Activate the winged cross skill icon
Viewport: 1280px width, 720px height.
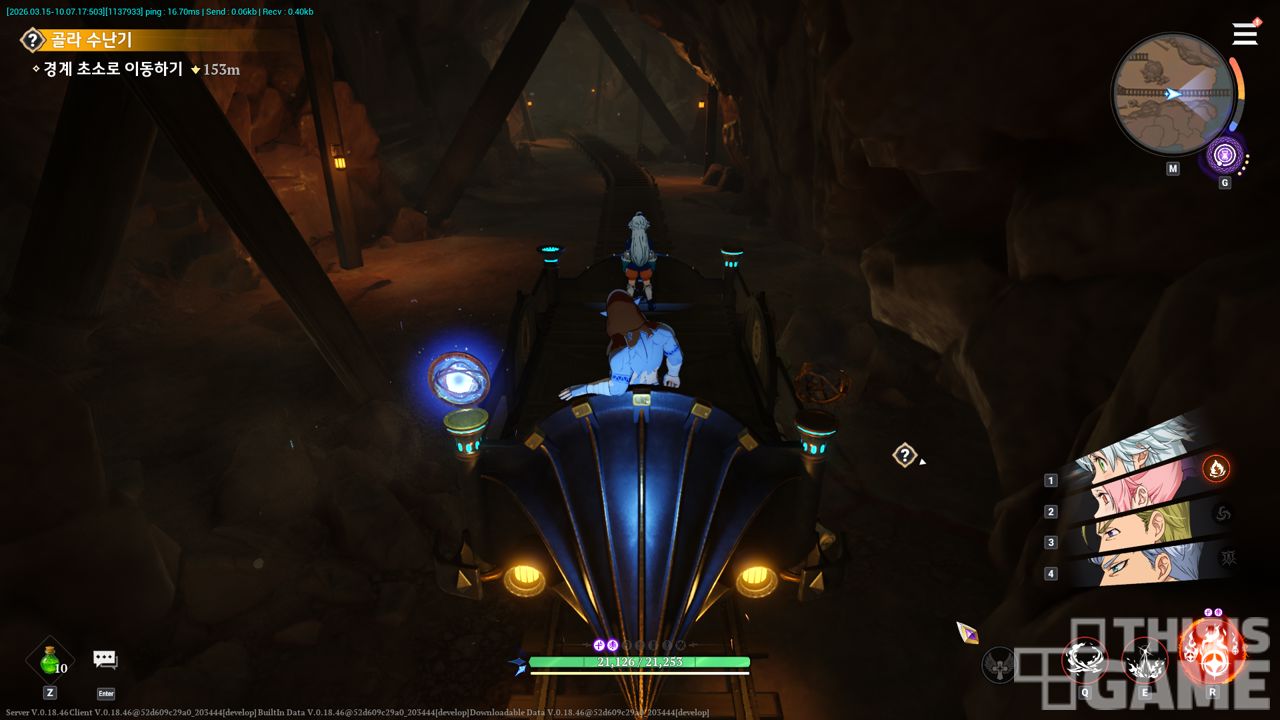click(998, 664)
